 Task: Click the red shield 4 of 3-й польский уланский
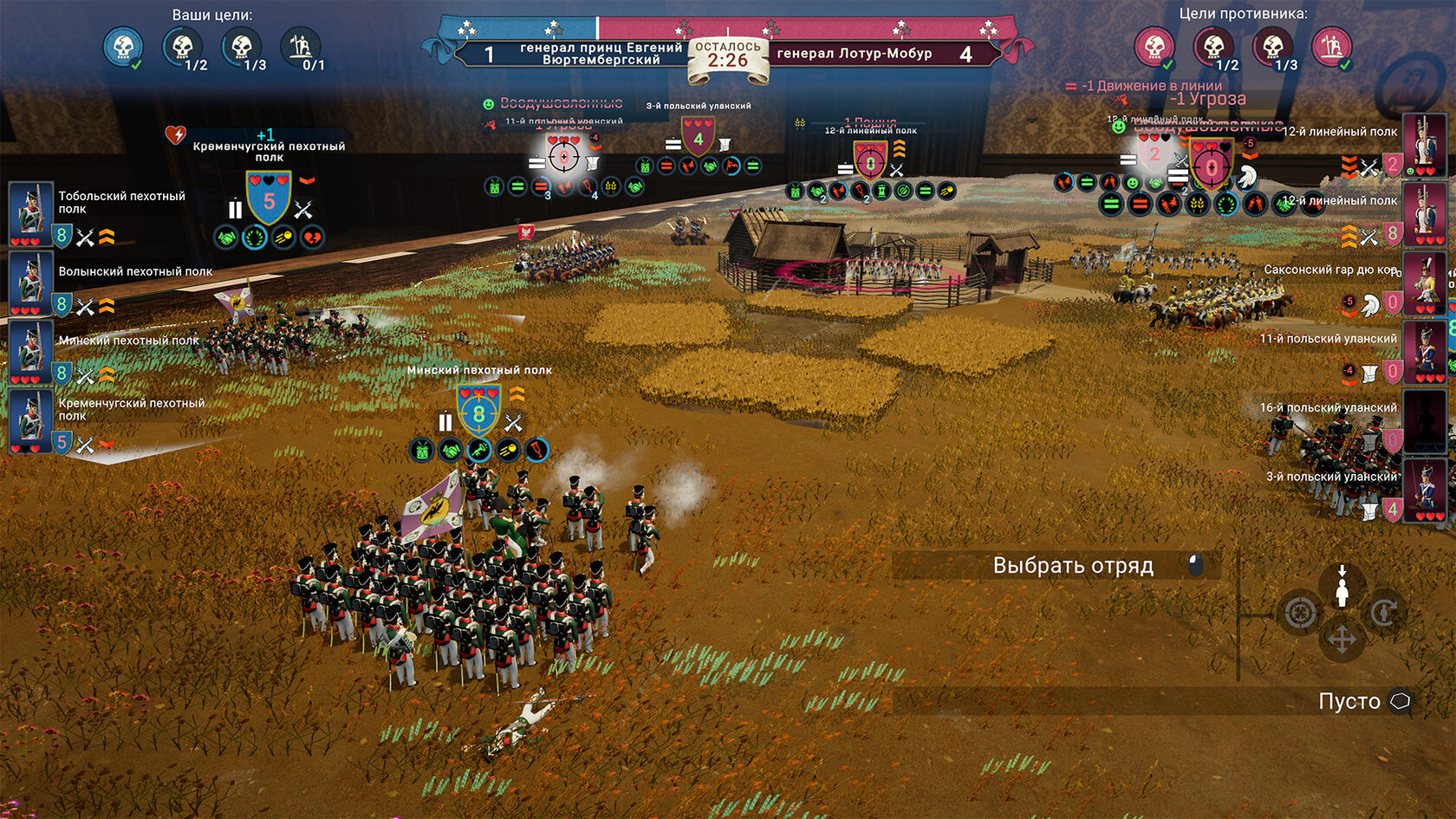699,138
